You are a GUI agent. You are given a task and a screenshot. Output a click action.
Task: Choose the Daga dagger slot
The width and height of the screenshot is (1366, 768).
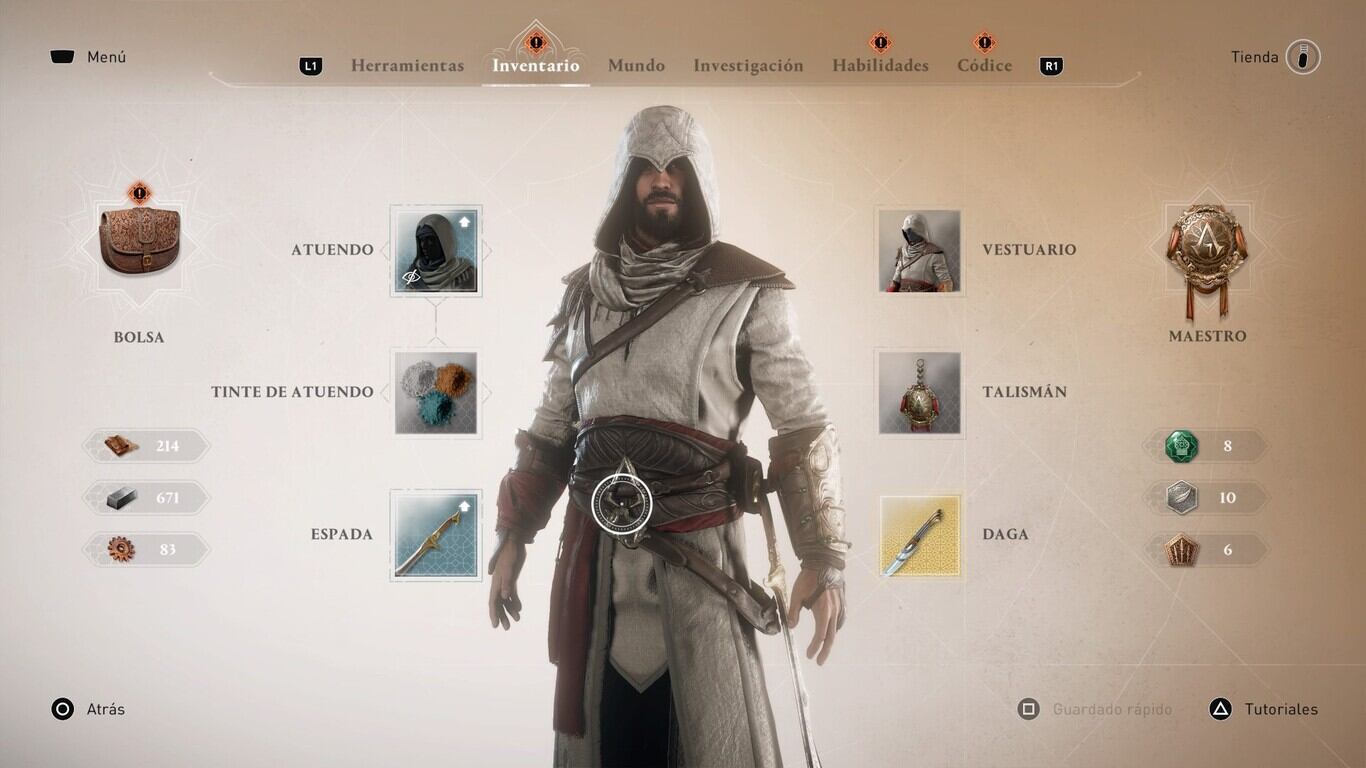pyautogui.click(x=919, y=535)
